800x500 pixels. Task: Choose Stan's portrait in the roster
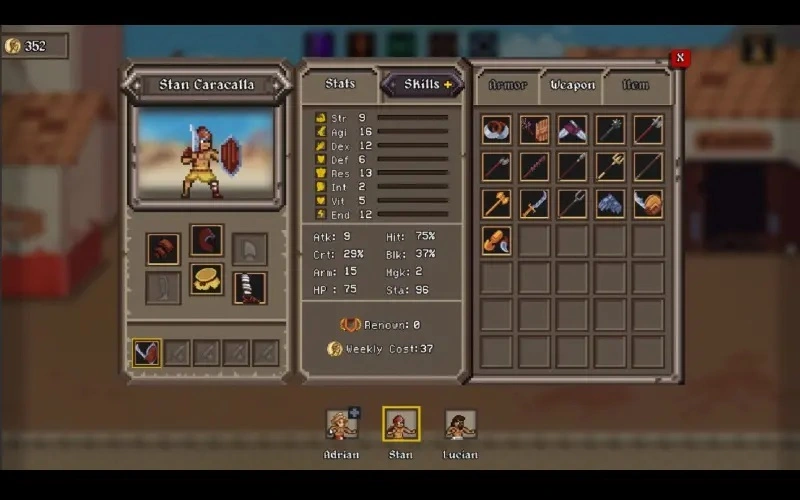tap(401, 424)
